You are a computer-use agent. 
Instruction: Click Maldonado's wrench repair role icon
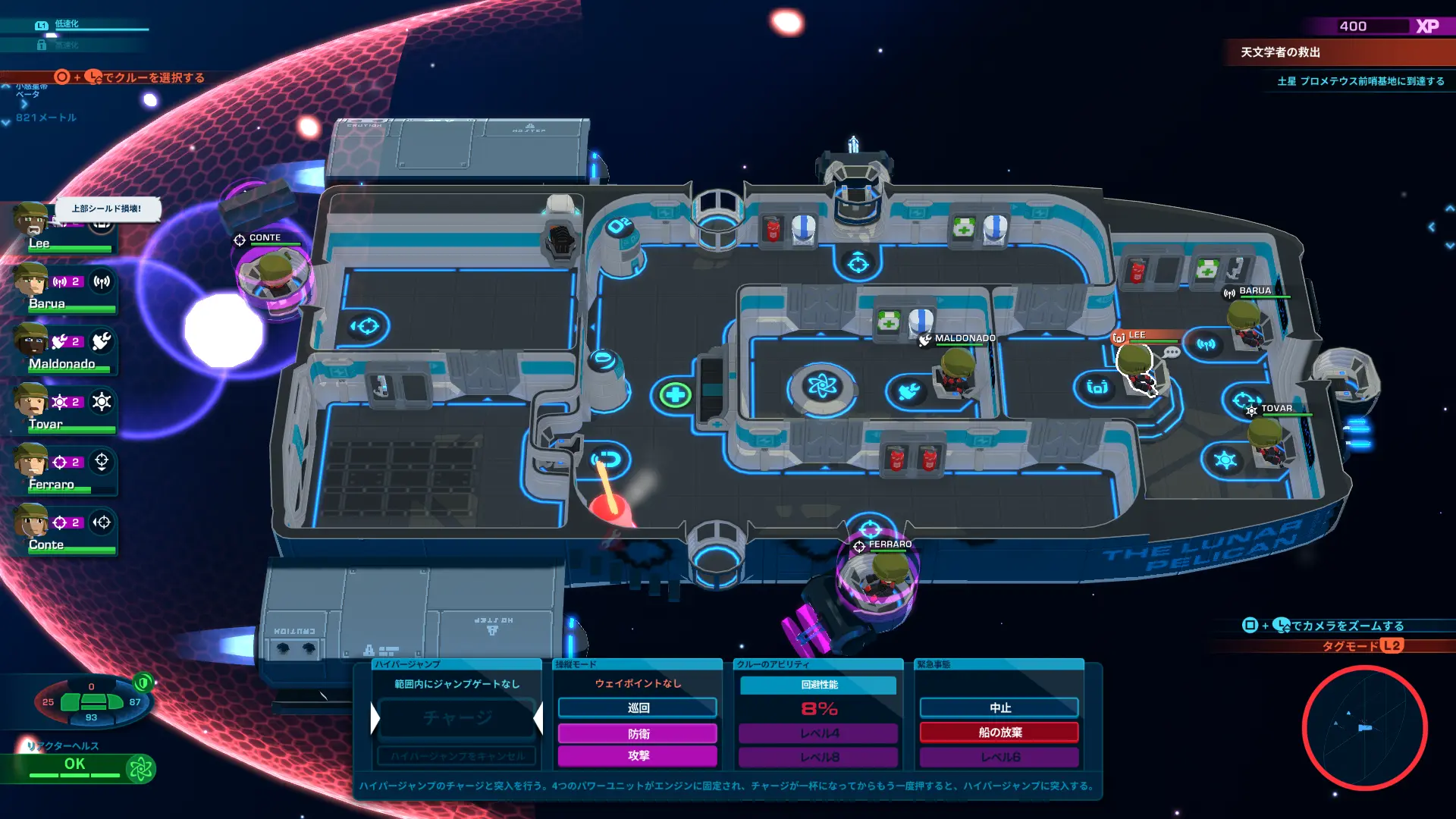coord(102,342)
